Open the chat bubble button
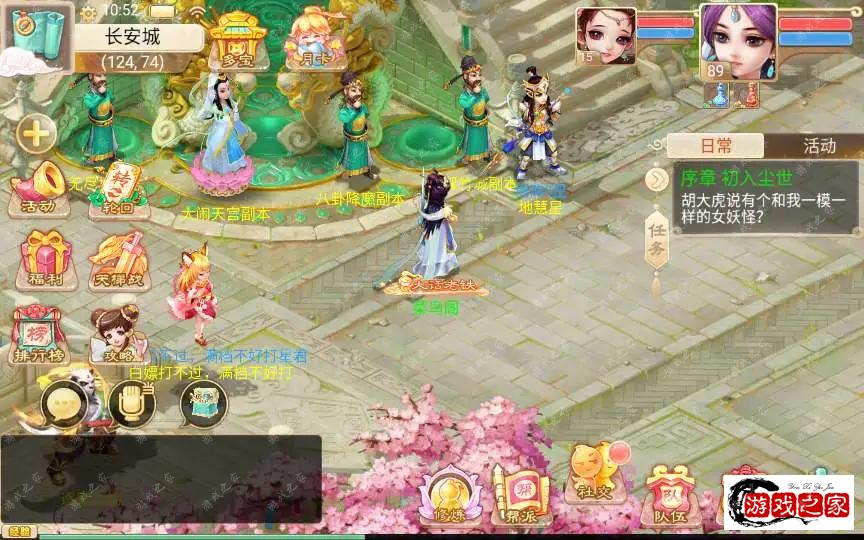Image resolution: width=864 pixels, height=540 pixels. coord(61,405)
